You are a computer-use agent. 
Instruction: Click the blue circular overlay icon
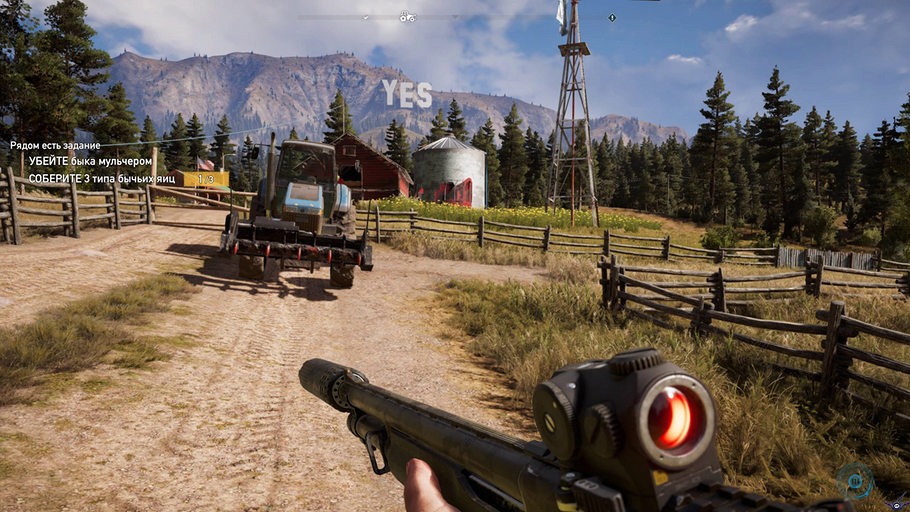[856, 481]
